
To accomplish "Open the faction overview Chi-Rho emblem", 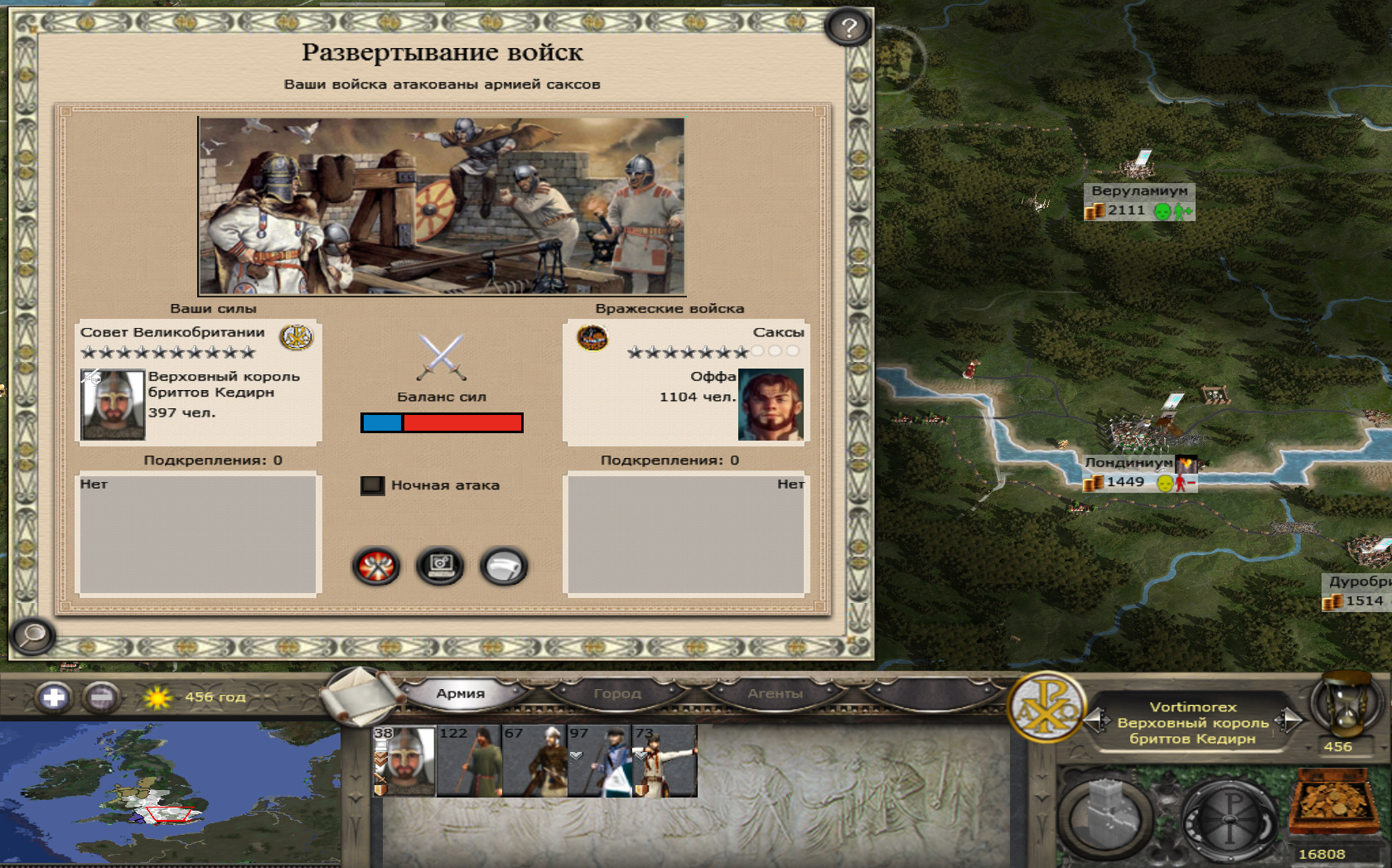I will pyautogui.click(x=1047, y=708).
